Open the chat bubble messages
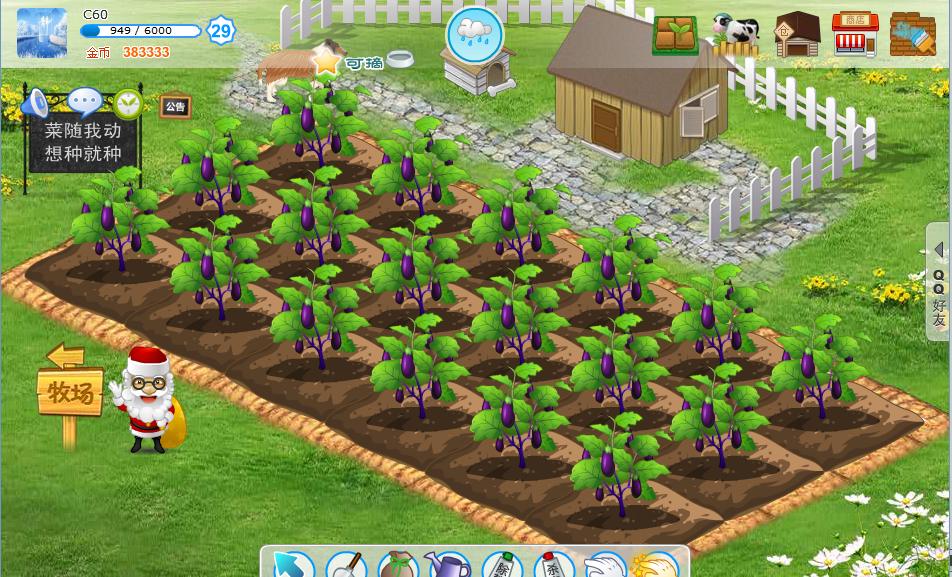 [84, 101]
